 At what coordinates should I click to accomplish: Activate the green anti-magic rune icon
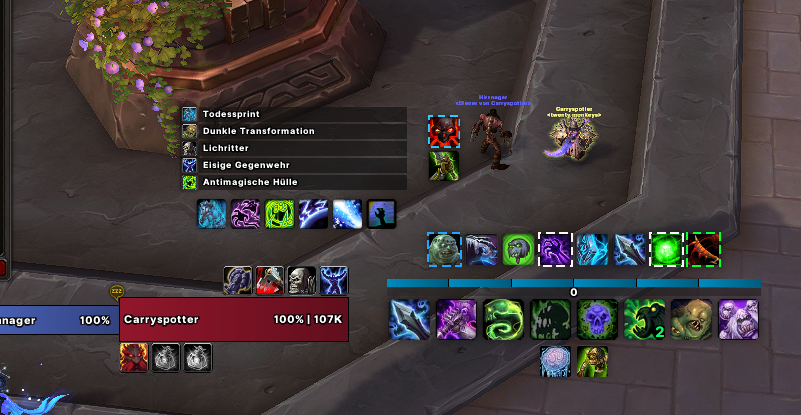point(280,214)
